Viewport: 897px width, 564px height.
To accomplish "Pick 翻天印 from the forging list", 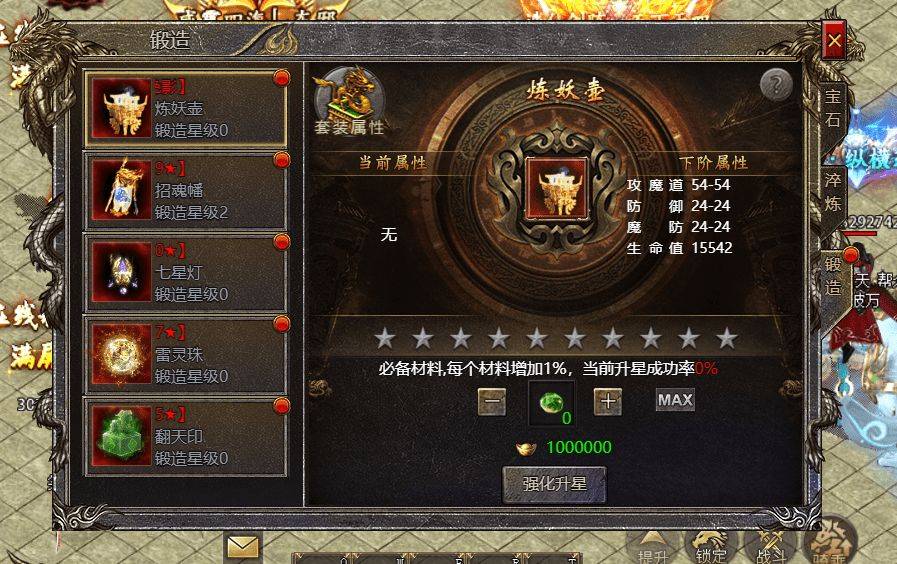I will (x=186, y=436).
